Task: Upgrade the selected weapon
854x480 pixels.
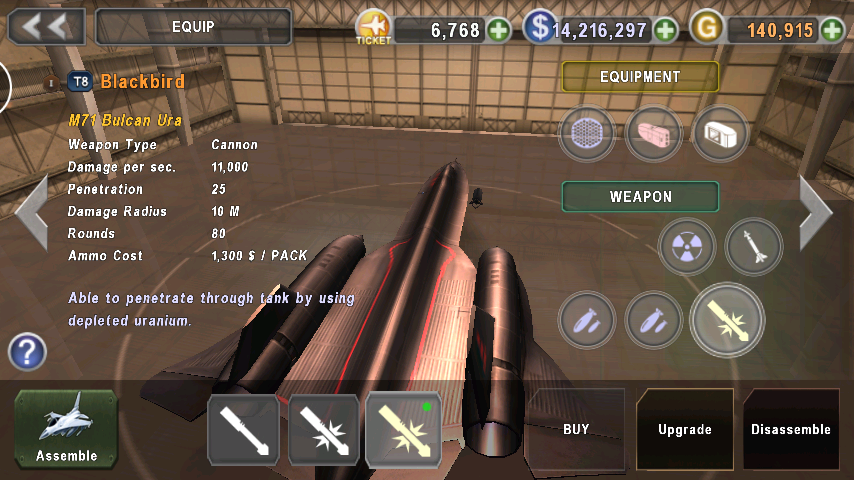Action: pyautogui.click(x=685, y=430)
